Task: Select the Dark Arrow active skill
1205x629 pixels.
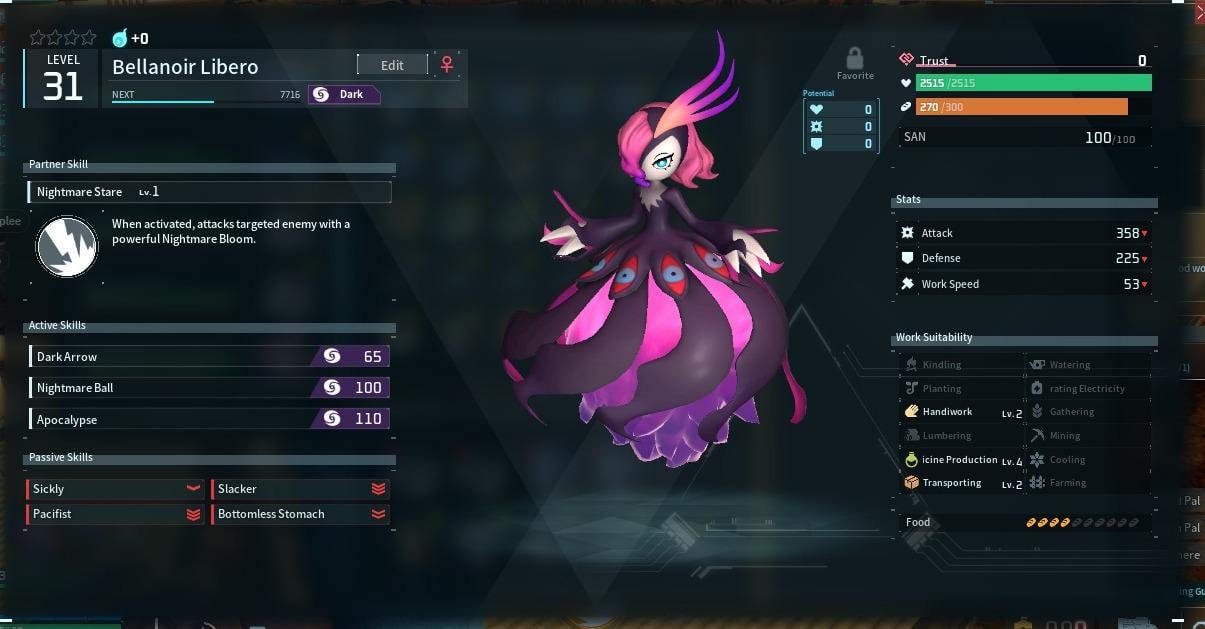Action: 209,356
